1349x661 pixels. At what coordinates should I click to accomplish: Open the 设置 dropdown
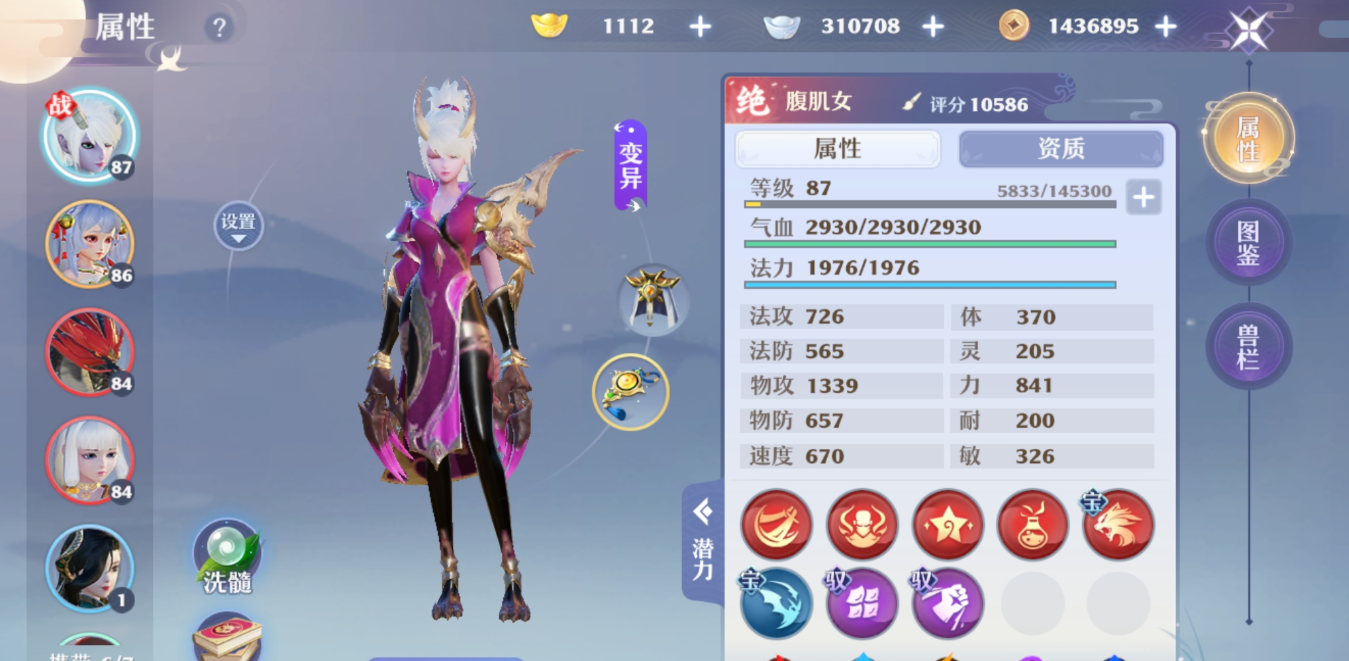pos(238,226)
